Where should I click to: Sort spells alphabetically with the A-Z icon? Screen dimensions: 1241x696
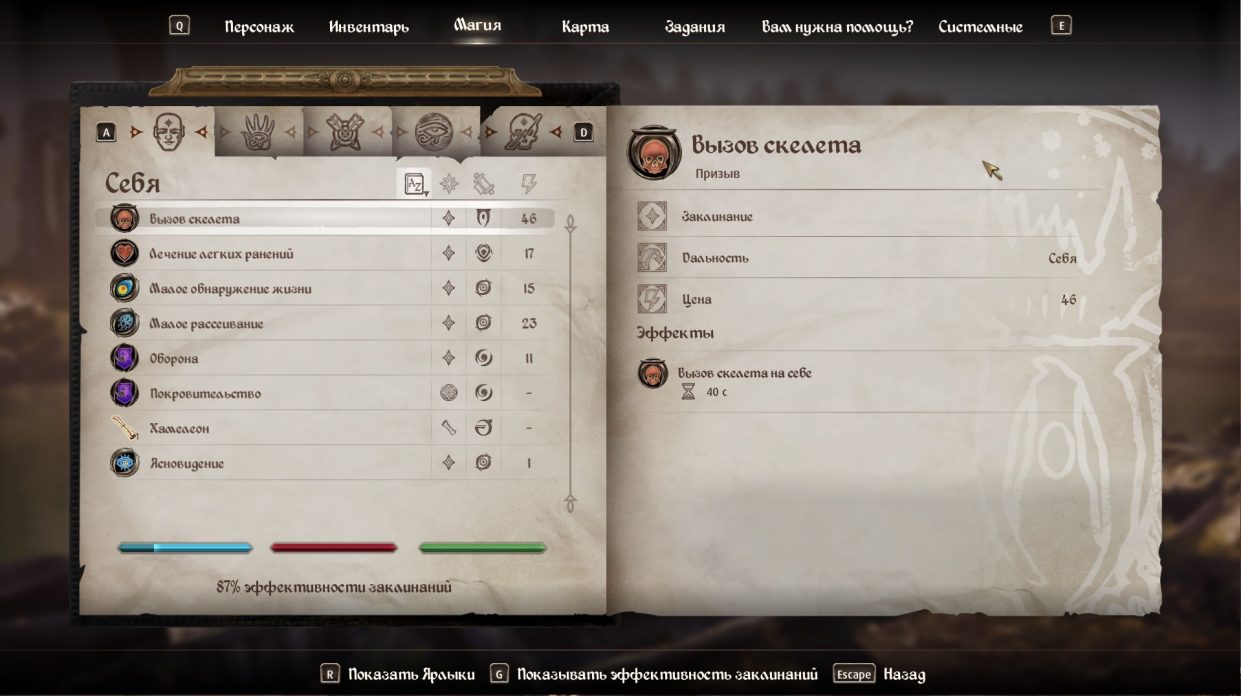pos(414,184)
